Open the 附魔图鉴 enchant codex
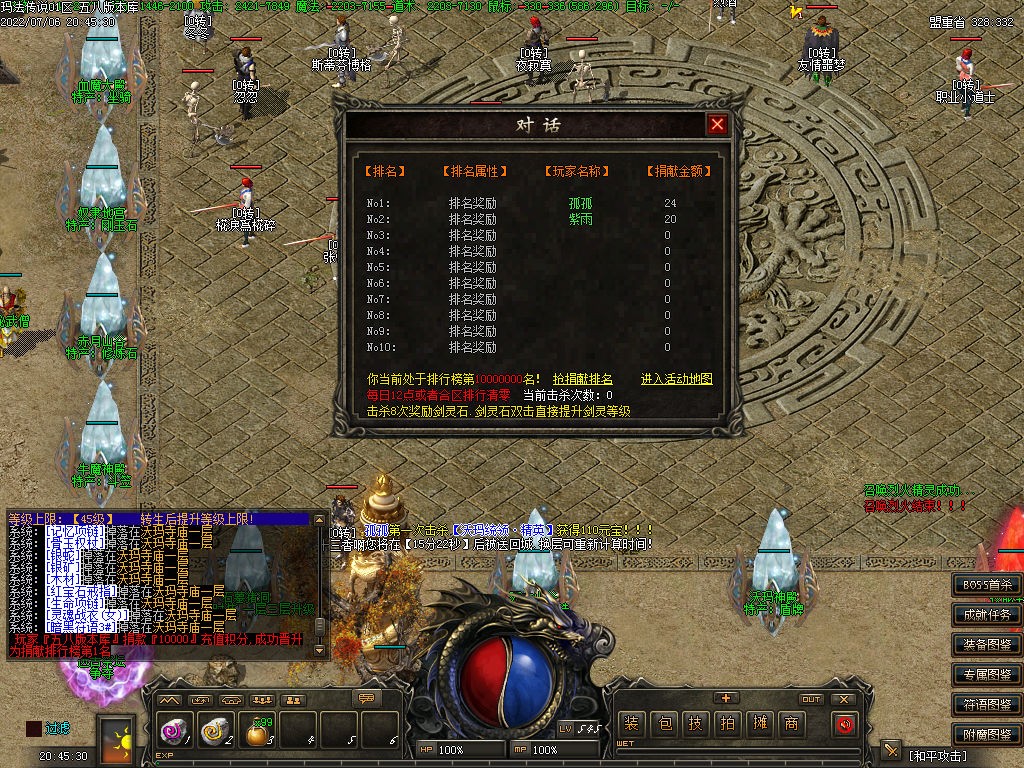Viewport: 1024px width, 768px height. (x=987, y=735)
